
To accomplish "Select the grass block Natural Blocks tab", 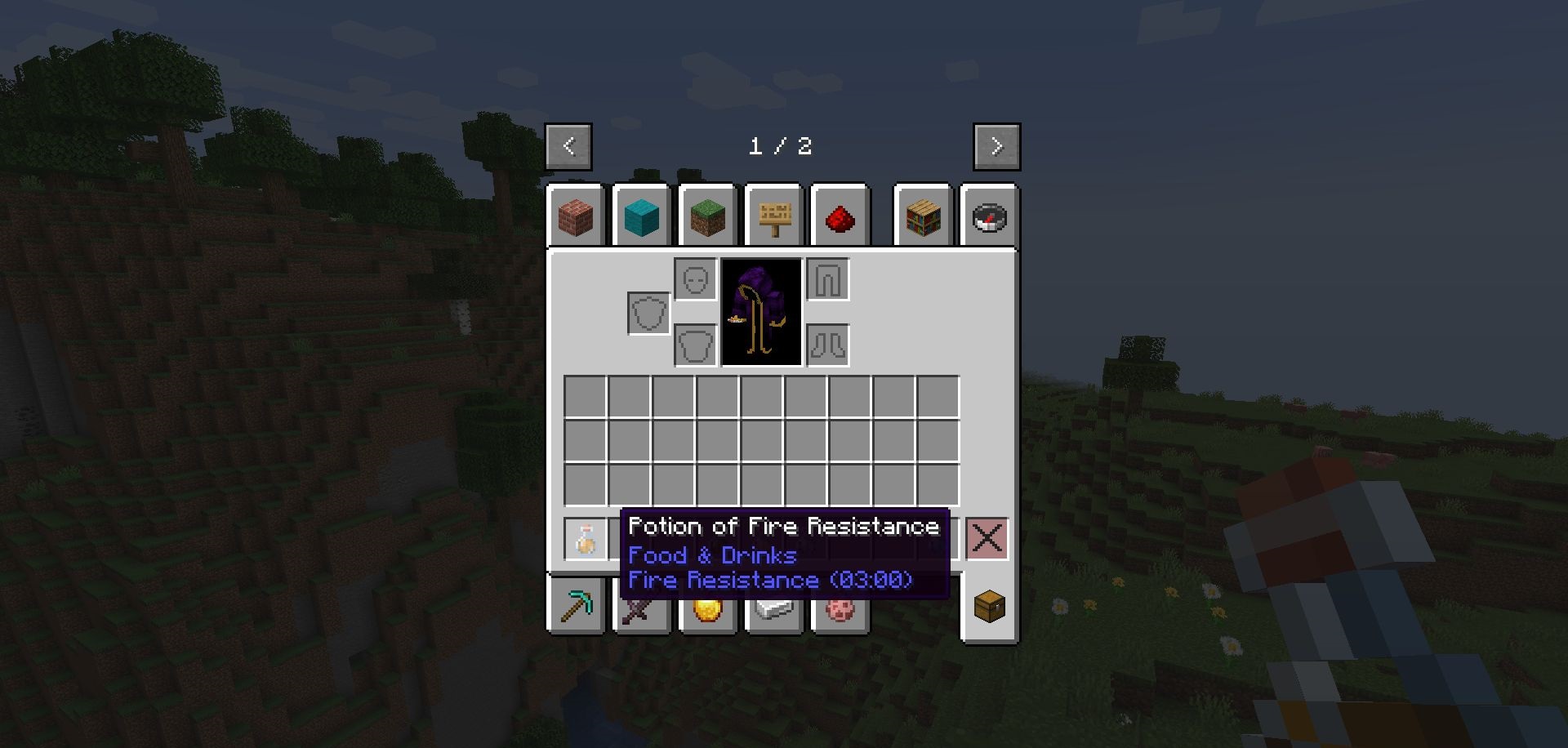I will [x=707, y=216].
